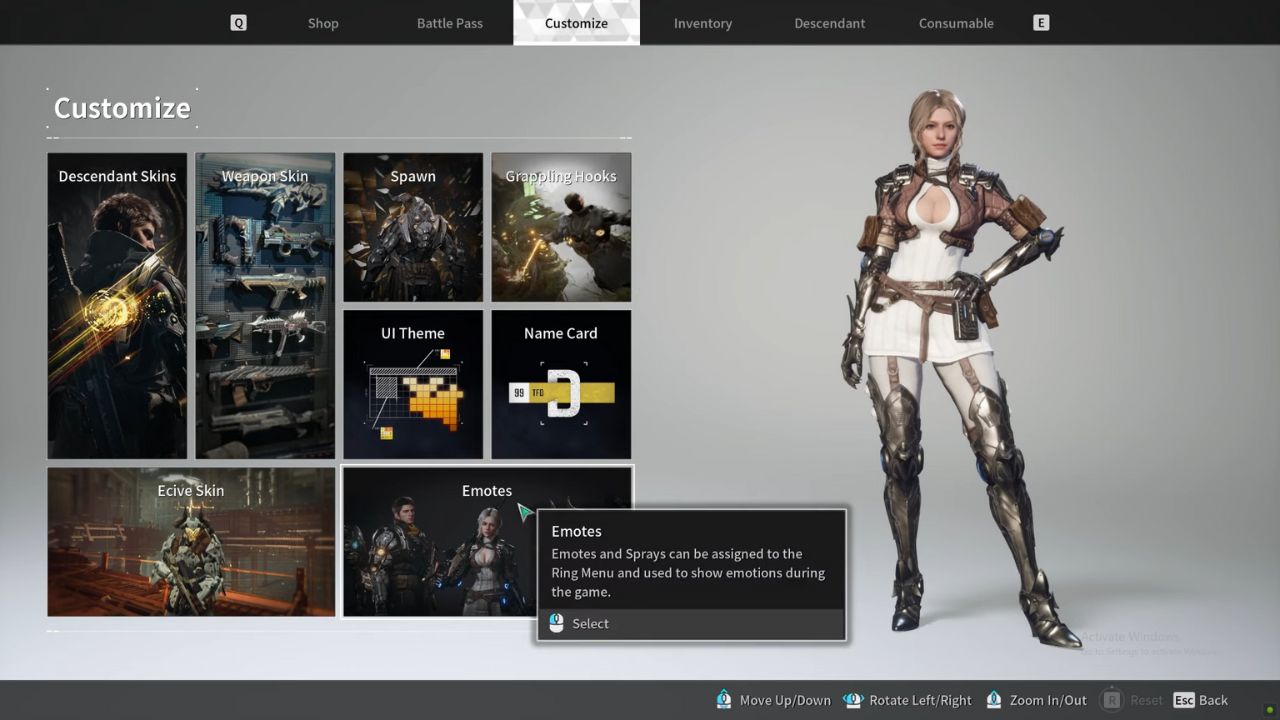Viewport: 1280px width, 720px height.
Task: Click the R Reset icon
Action: click(1113, 700)
